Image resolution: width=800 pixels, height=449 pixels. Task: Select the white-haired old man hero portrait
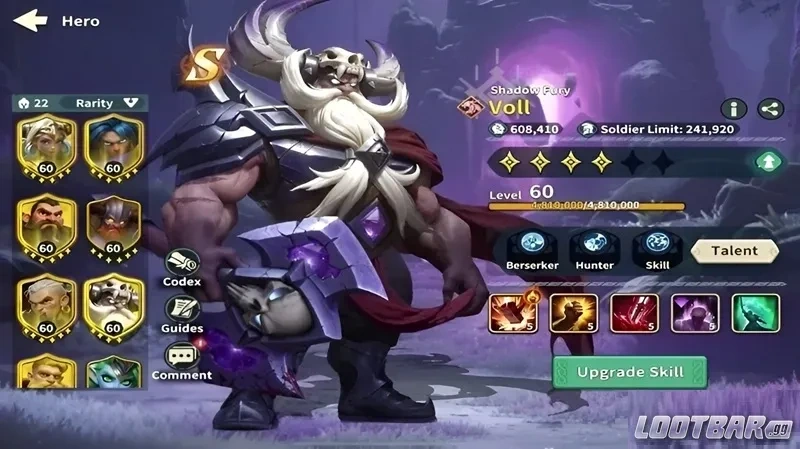click(46, 303)
